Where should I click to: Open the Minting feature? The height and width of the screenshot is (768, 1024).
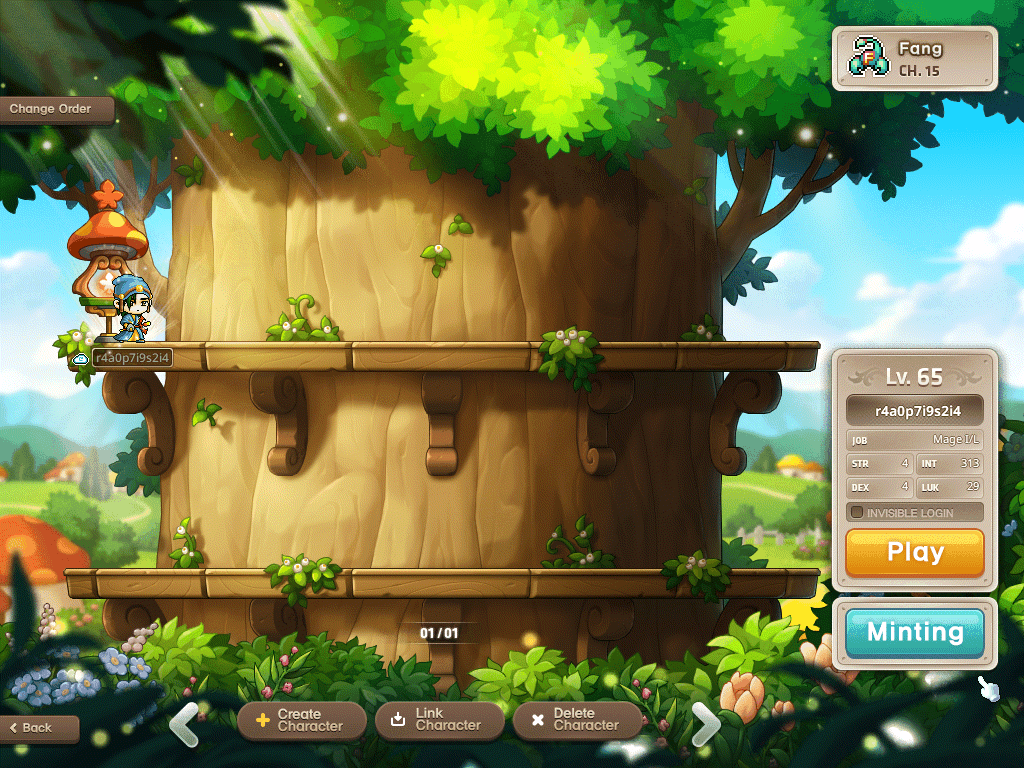click(x=914, y=632)
